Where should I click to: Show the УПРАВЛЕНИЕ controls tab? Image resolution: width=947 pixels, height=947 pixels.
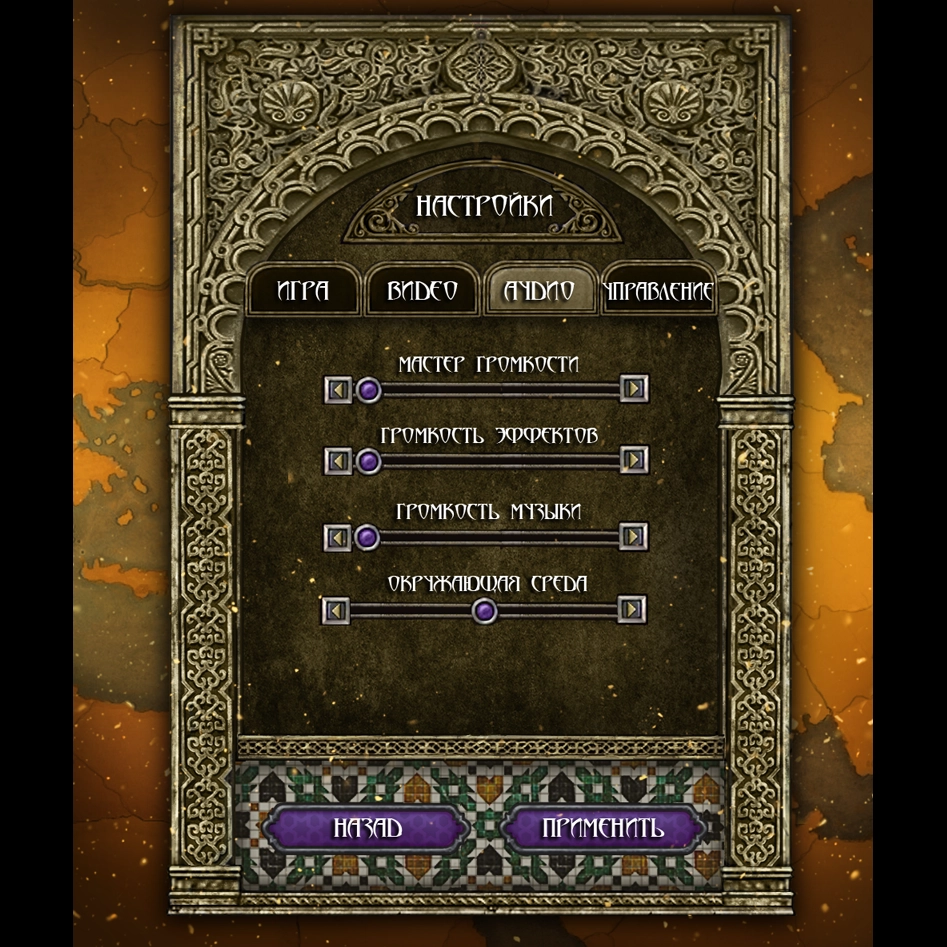[x=658, y=292]
